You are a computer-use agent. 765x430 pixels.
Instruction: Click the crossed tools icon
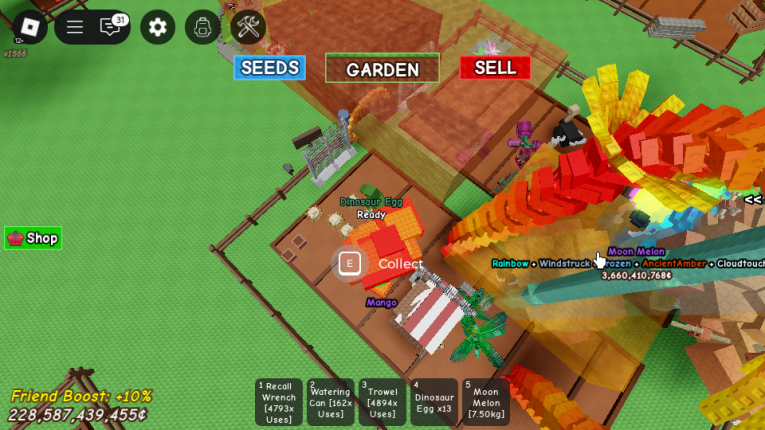point(247,27)
